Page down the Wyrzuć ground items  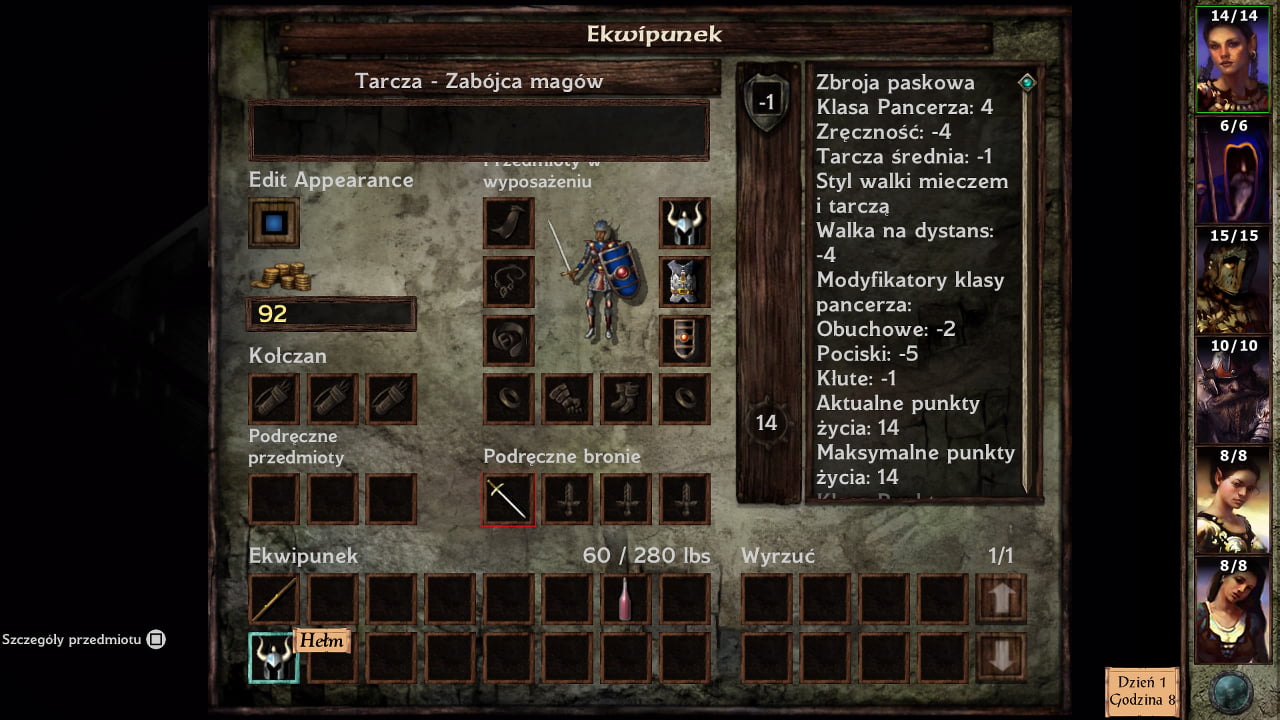pos(1001,657)
